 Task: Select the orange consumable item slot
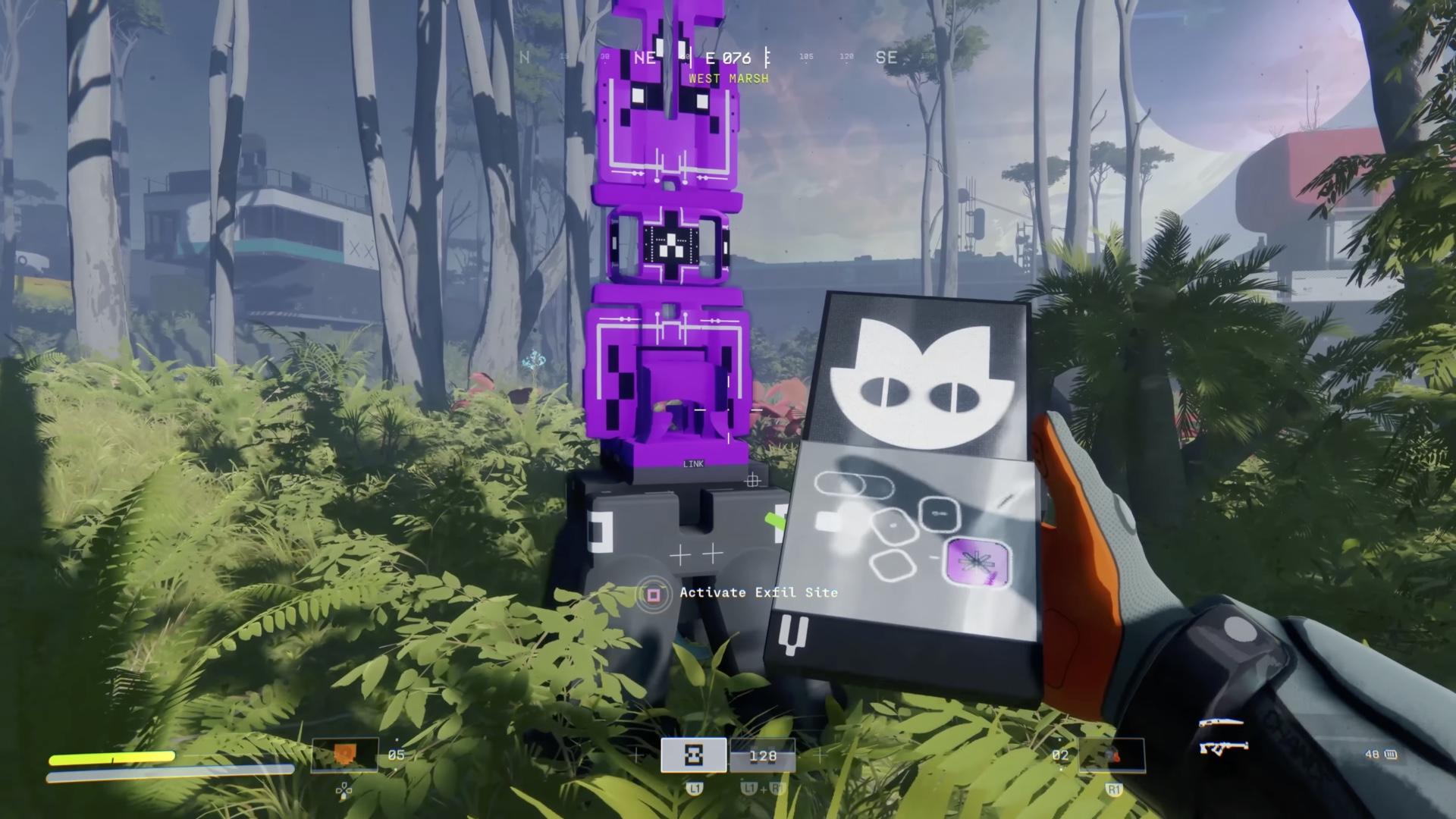(x=344, y=755)
